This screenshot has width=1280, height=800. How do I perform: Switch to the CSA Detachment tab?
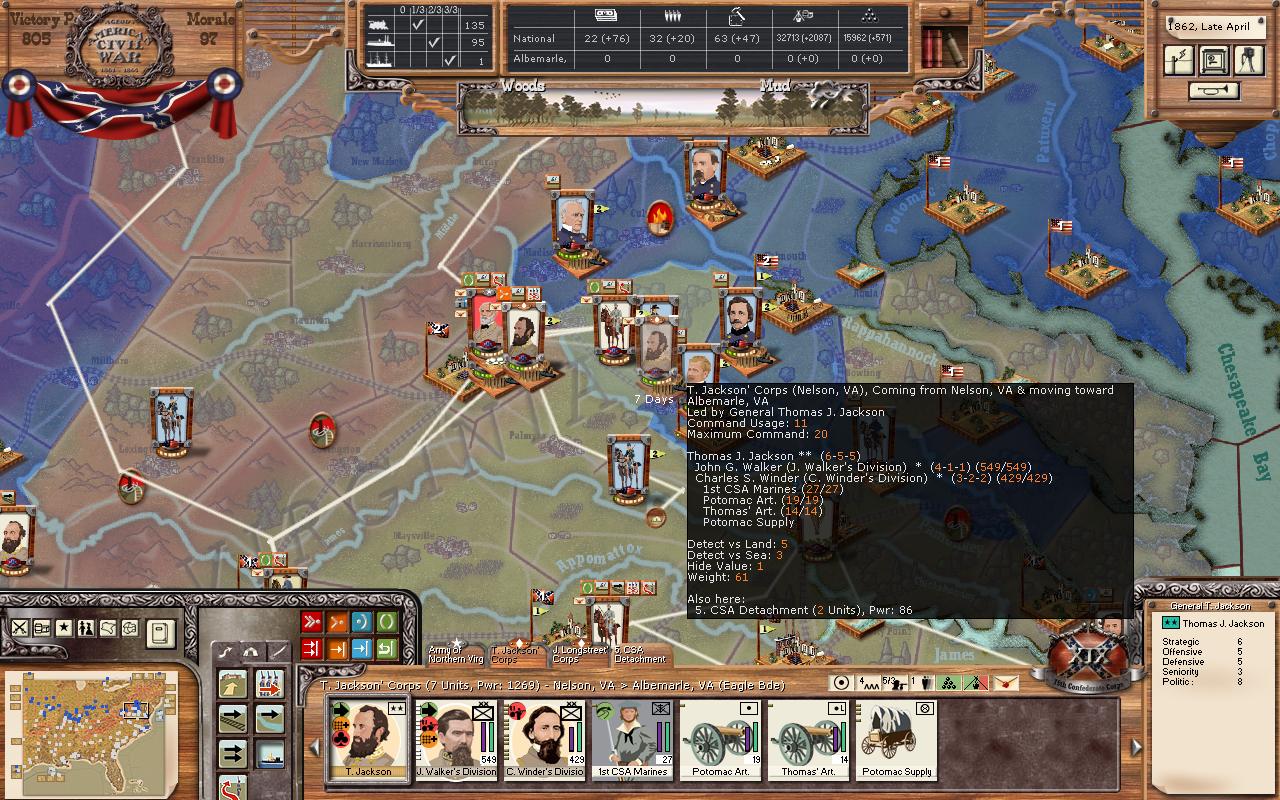coord(640,655)
